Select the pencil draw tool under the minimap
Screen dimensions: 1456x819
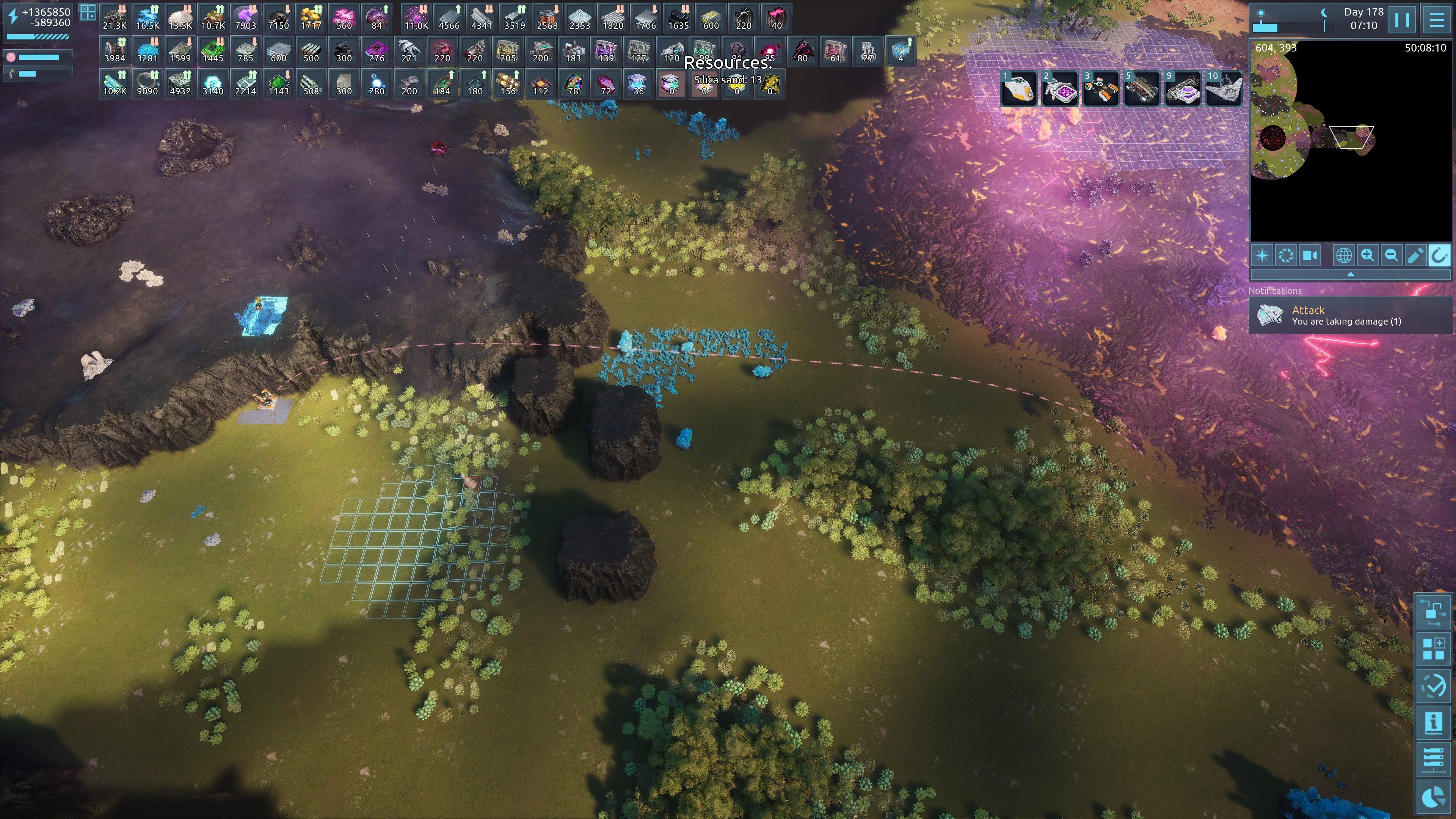click(x=1415, y=256)
